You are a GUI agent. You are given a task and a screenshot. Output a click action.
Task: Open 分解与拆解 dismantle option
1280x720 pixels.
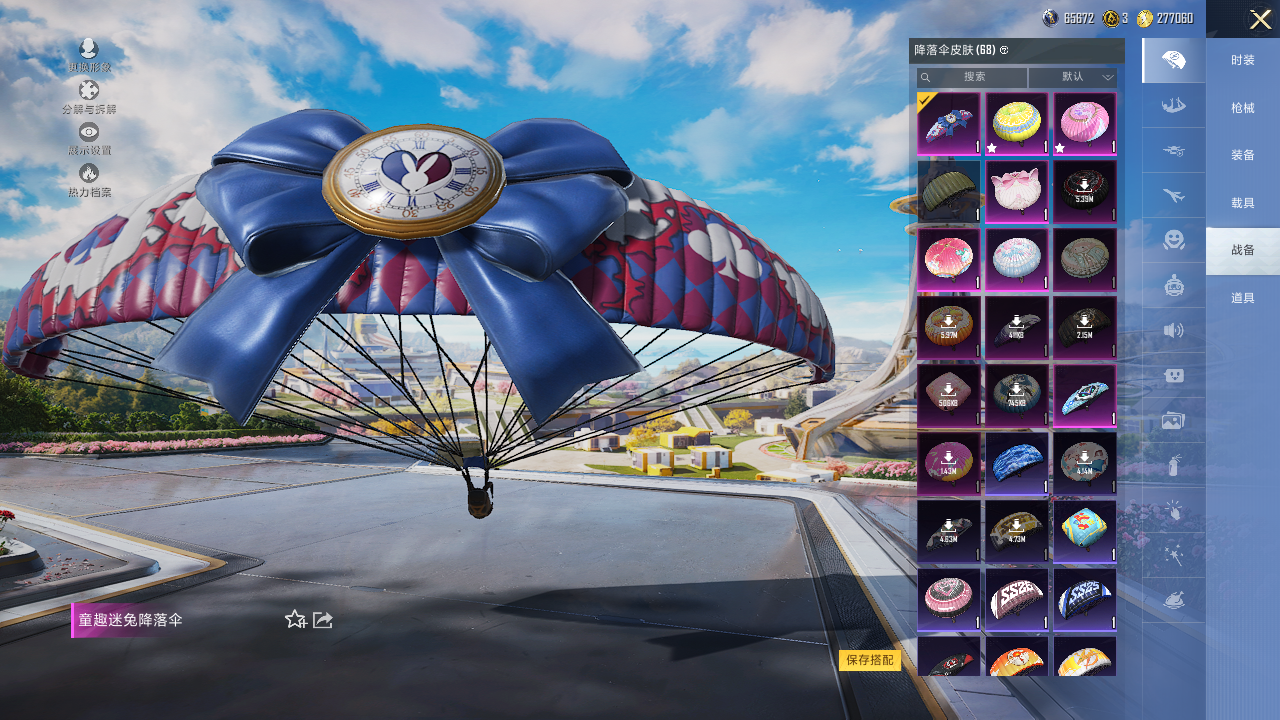point(89,96)
